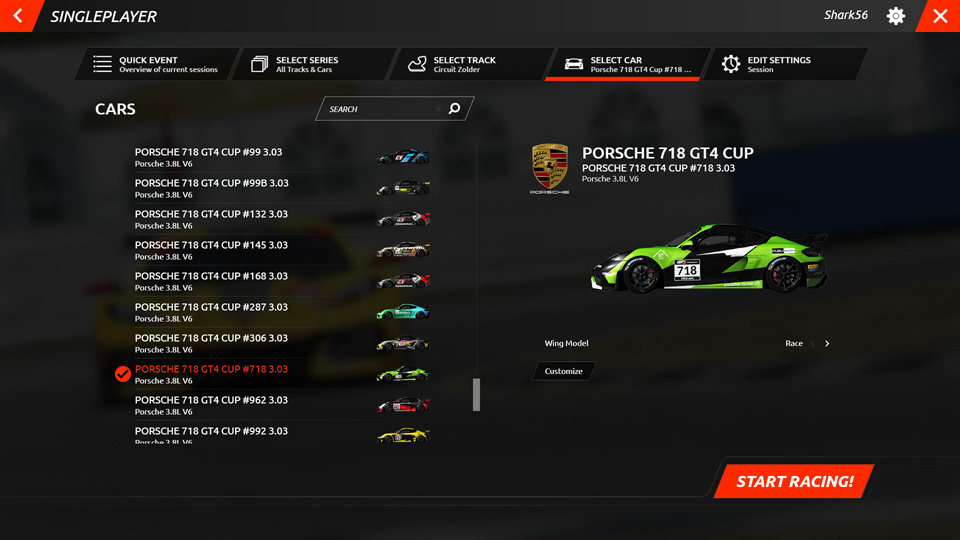This screenshot has width=960, height=540.
Task: Go back with the top-left arrow
Action: coord(18,16)
